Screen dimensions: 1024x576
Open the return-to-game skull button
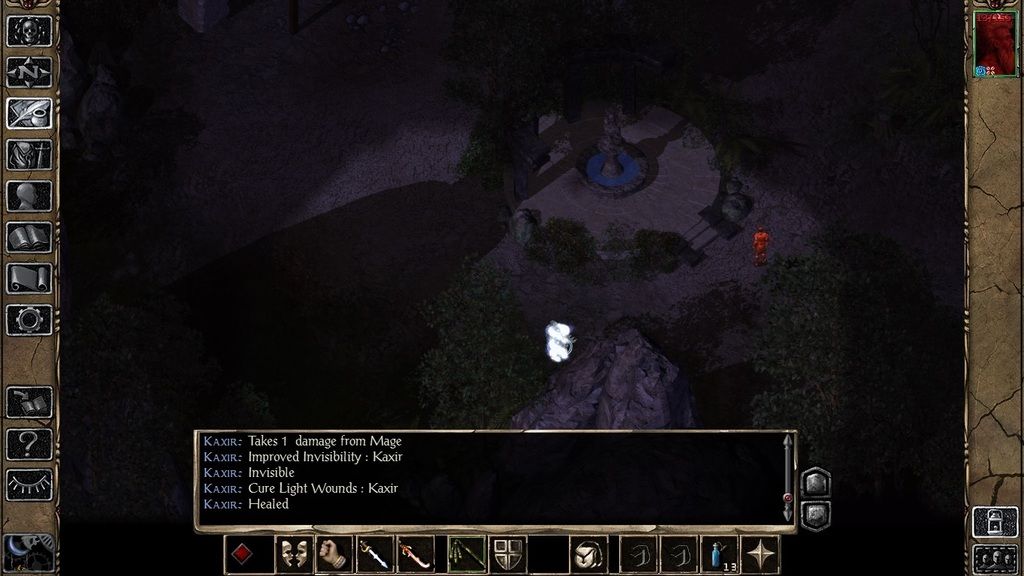(x=29, y=30)
